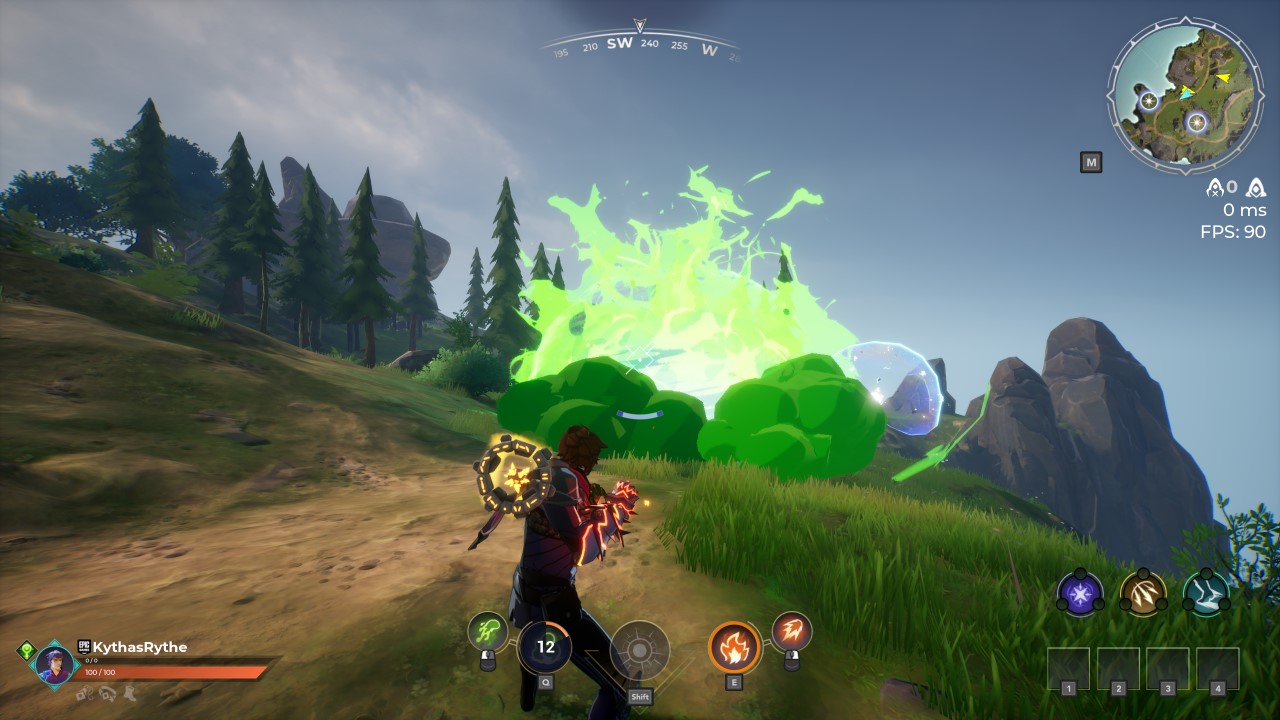Click the crossed-out exile icon near the ping counter
Viewport: 1280px width, 720px height.
click(x=1215, y=188)
